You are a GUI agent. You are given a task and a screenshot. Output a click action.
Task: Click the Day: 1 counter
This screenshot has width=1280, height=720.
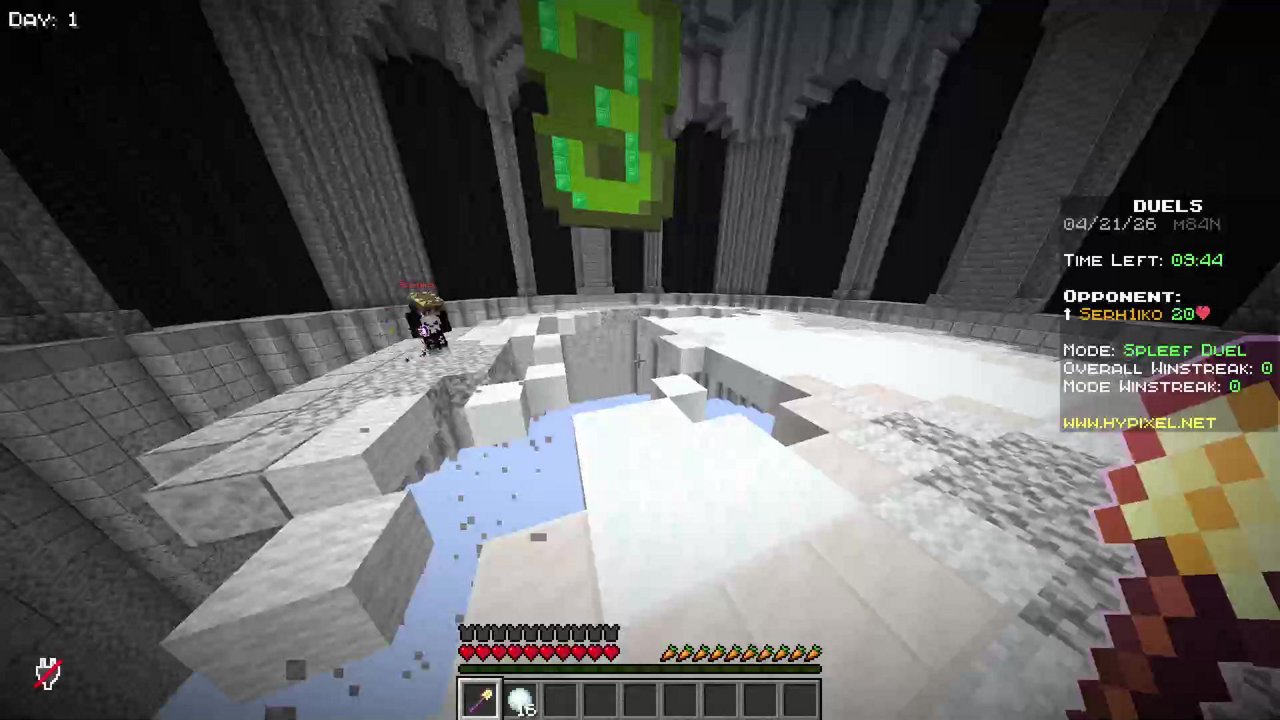42,18
